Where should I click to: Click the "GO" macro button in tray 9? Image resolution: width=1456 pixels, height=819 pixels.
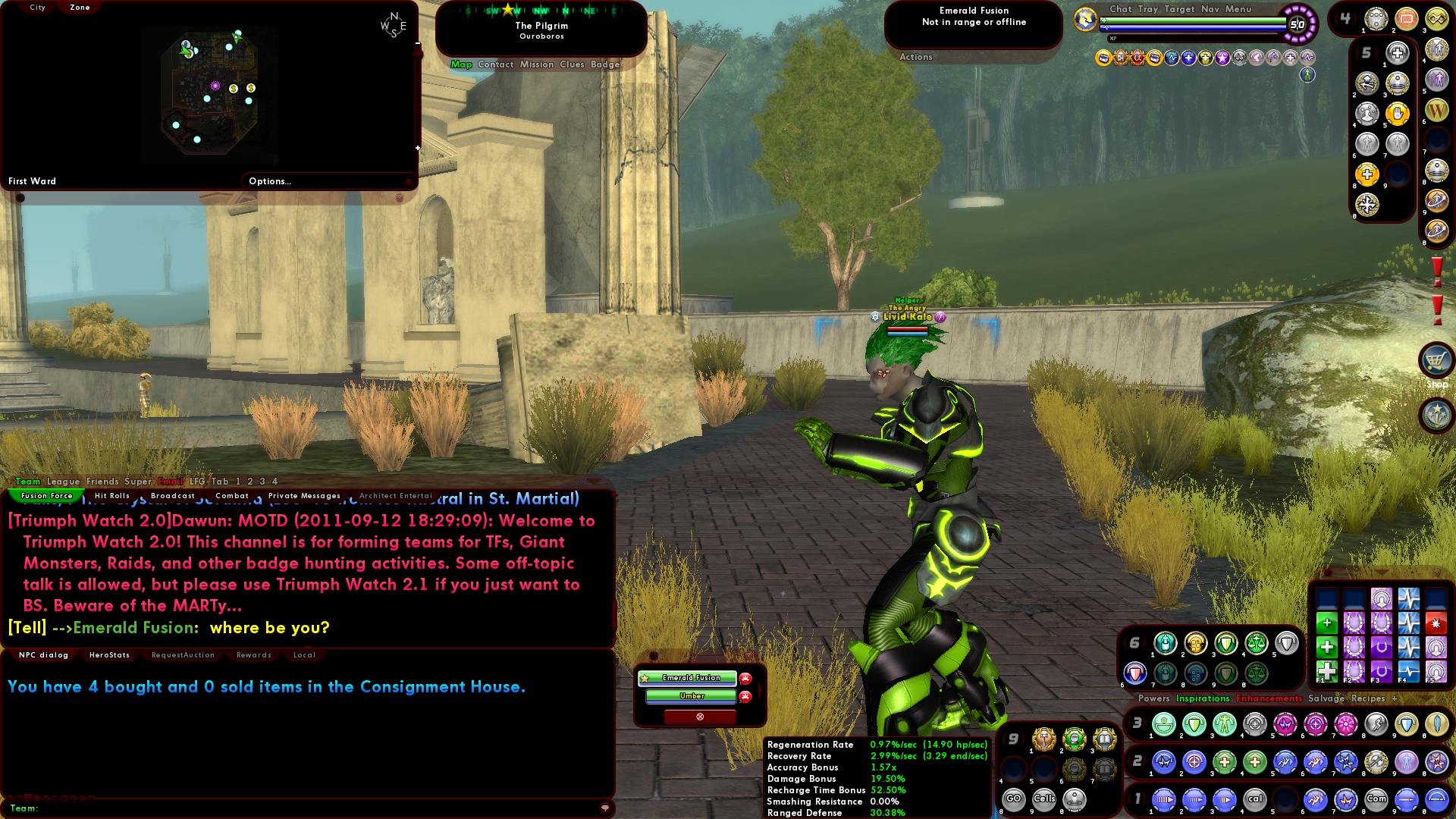coord(1014,799)
